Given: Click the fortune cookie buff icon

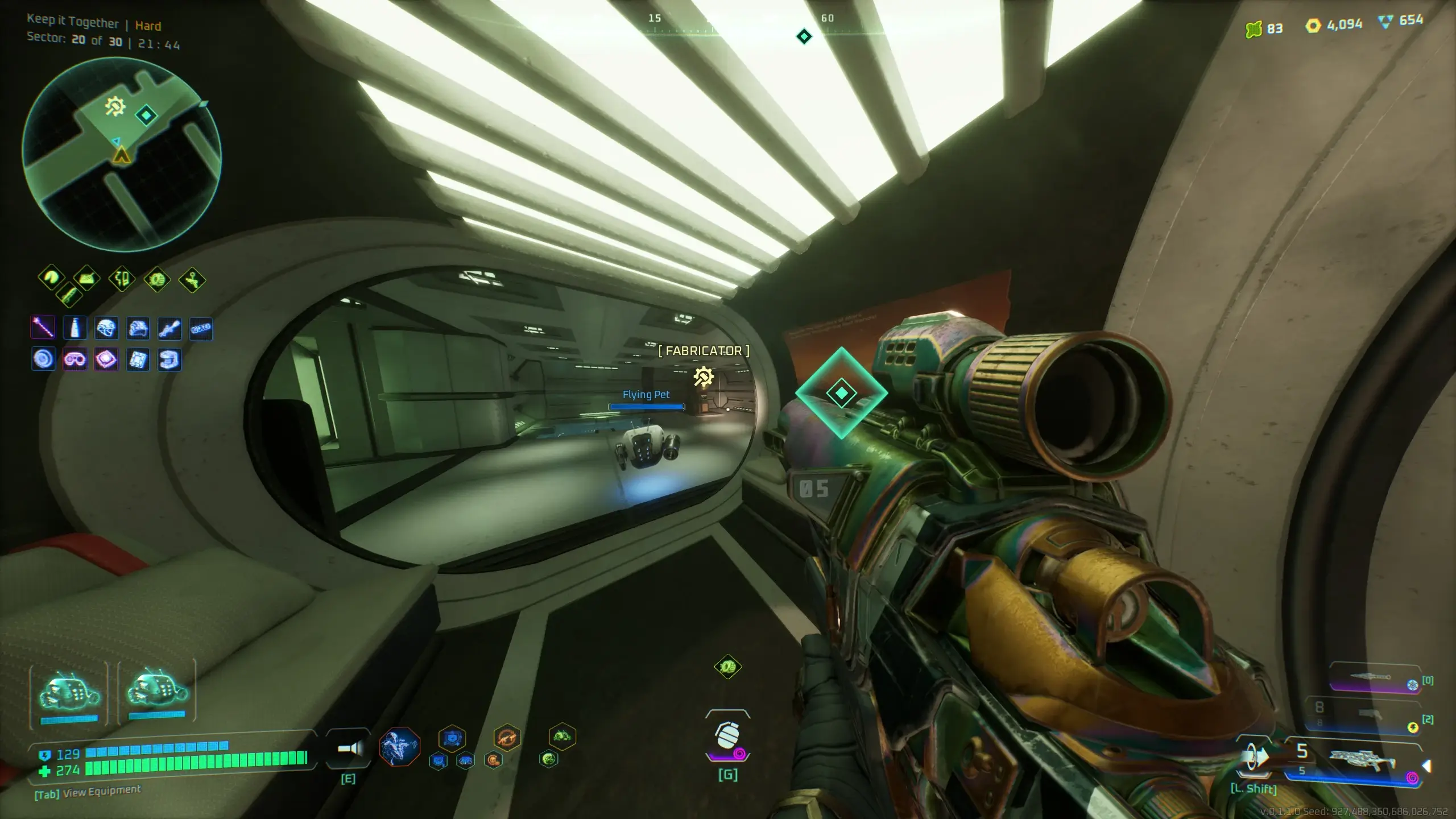Looking at the screenshot, I should 51,278.
